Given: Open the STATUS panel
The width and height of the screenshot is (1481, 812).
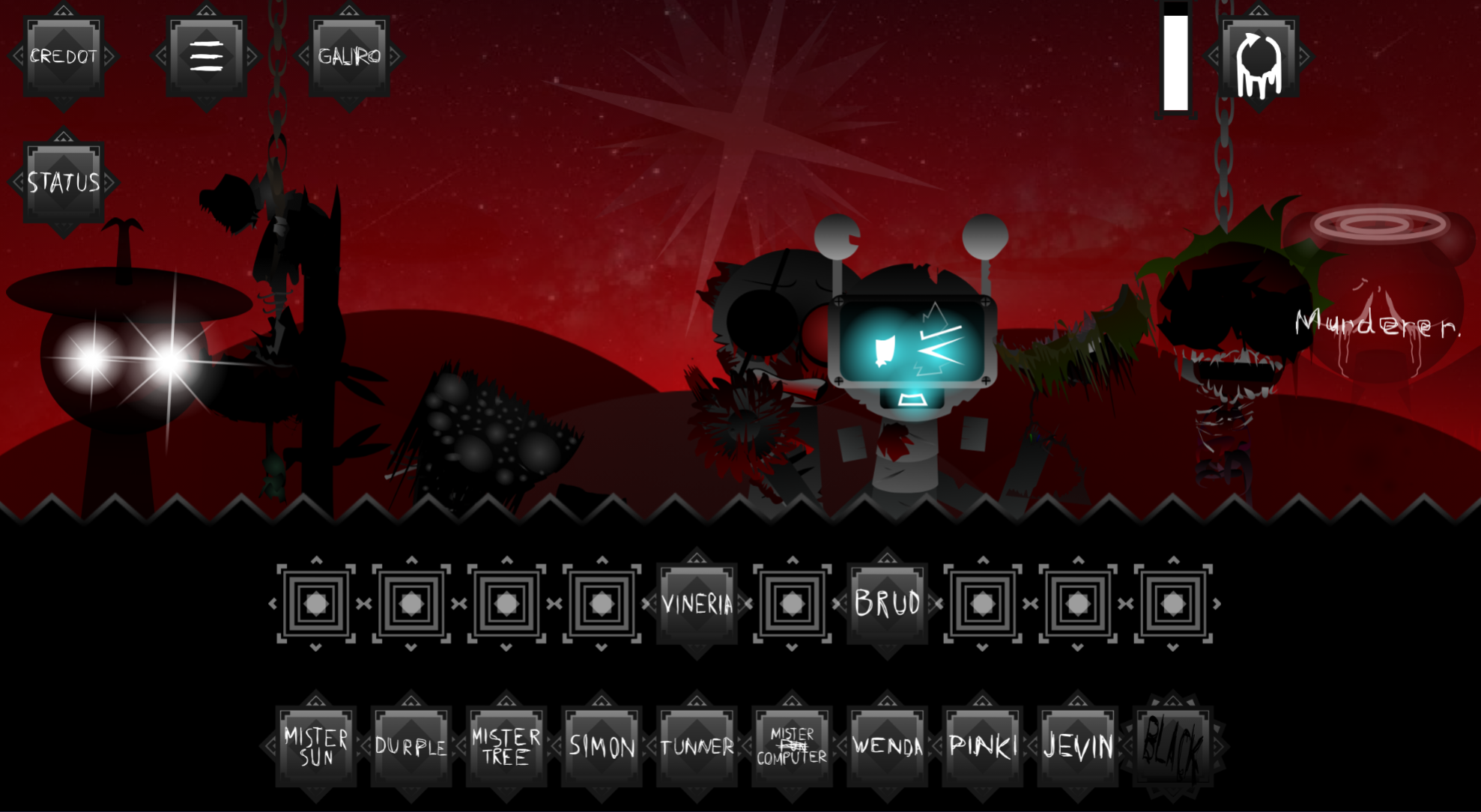Looking at the screenshot, I should click(64, 182).
